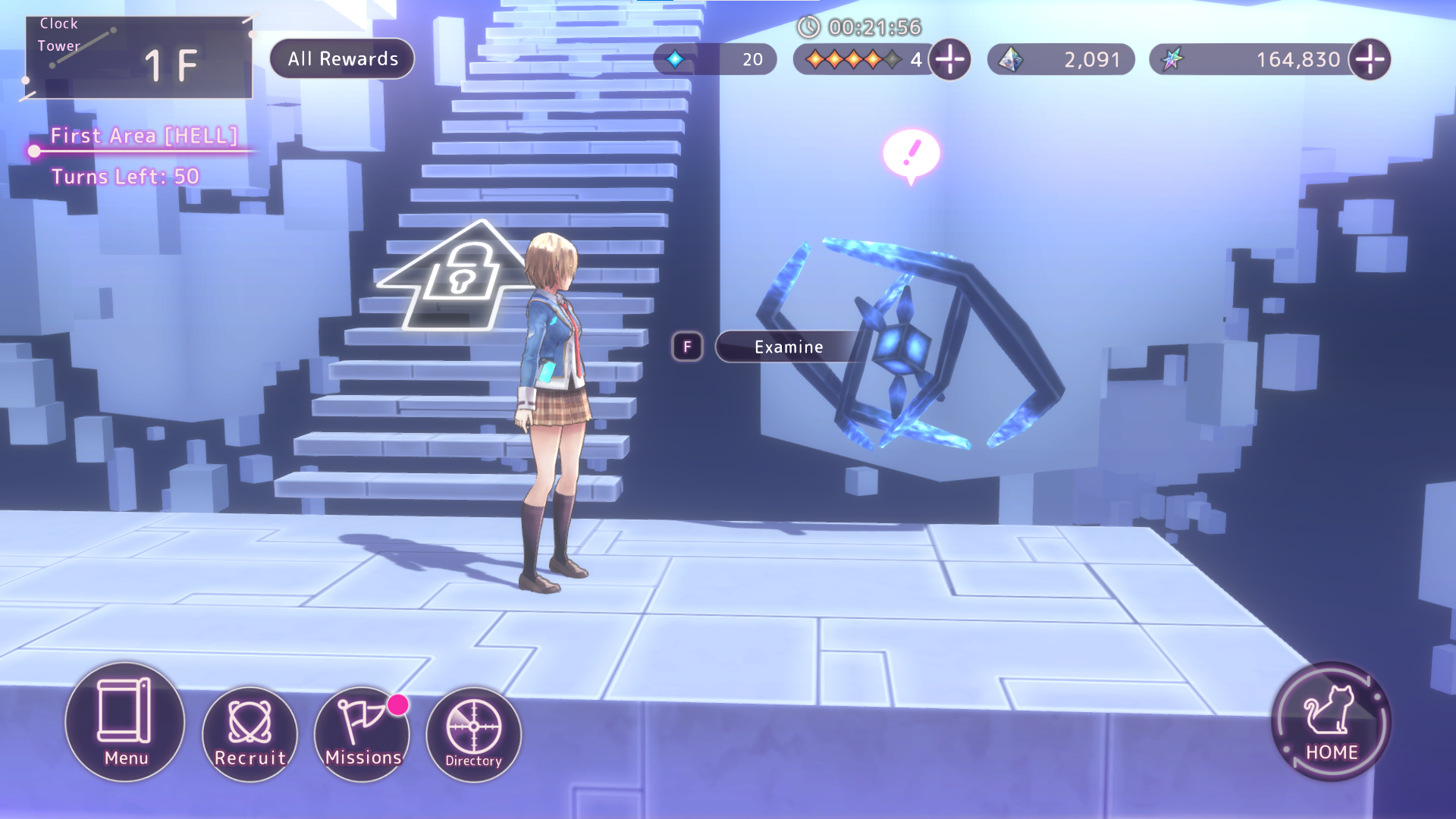Add currency with the 164,830 plus button

1370,59
